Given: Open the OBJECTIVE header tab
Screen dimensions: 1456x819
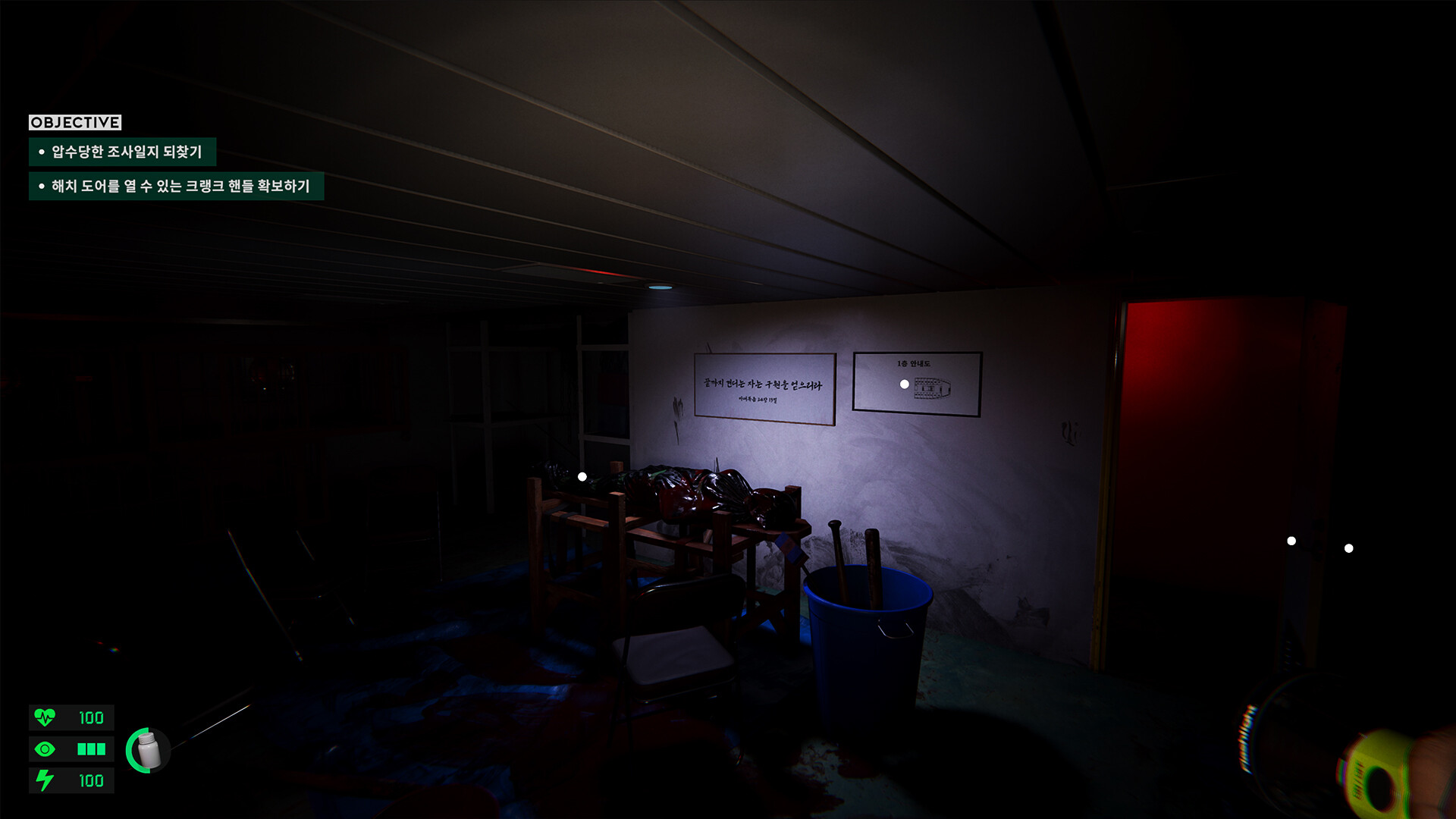Looking at the screenshot, I should 75,121.
